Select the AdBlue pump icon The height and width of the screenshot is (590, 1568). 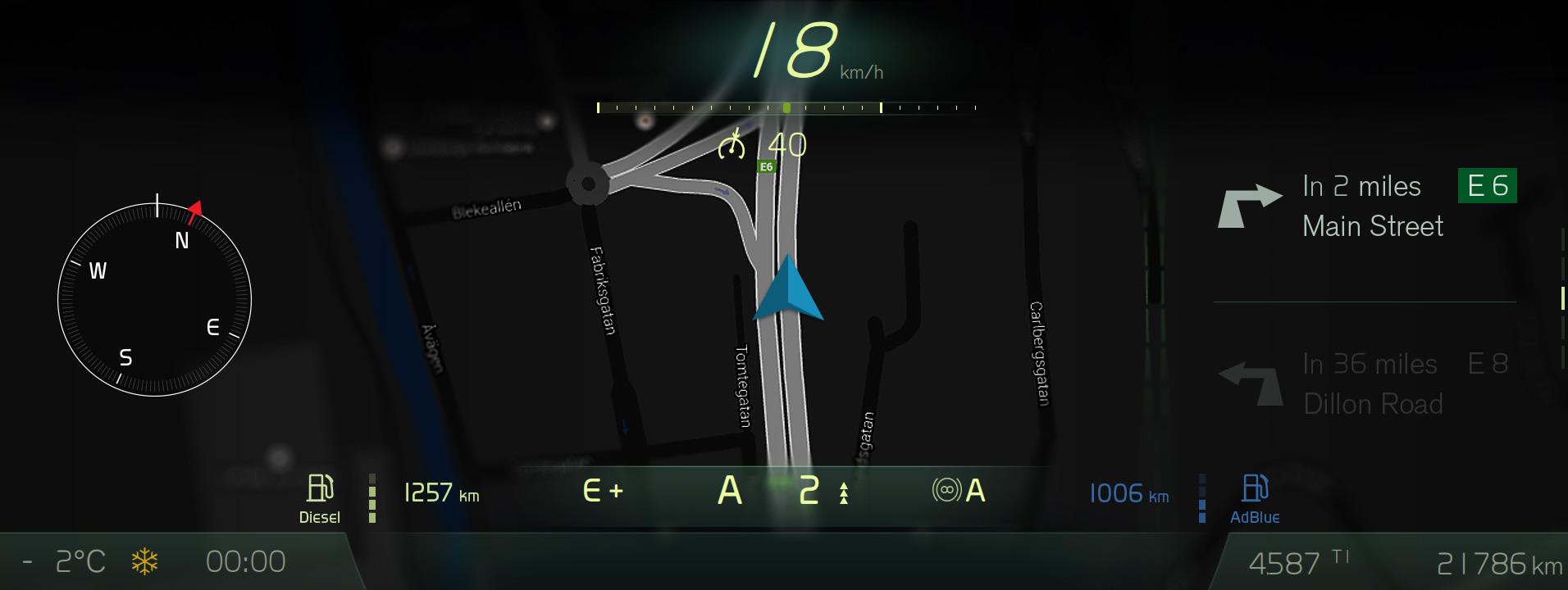1255,488
